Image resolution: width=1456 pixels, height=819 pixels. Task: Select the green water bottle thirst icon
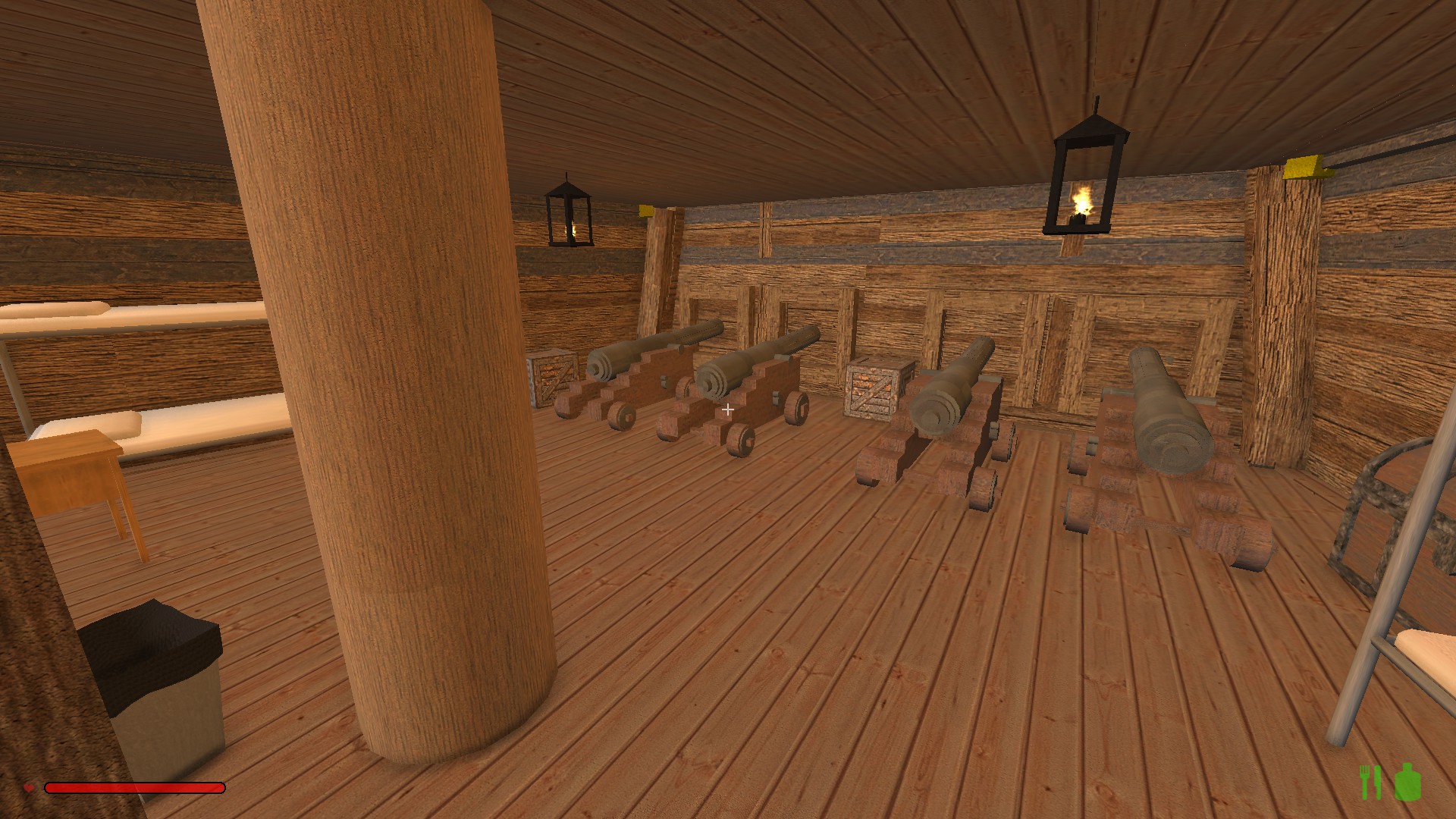(x=1407, y=782)
